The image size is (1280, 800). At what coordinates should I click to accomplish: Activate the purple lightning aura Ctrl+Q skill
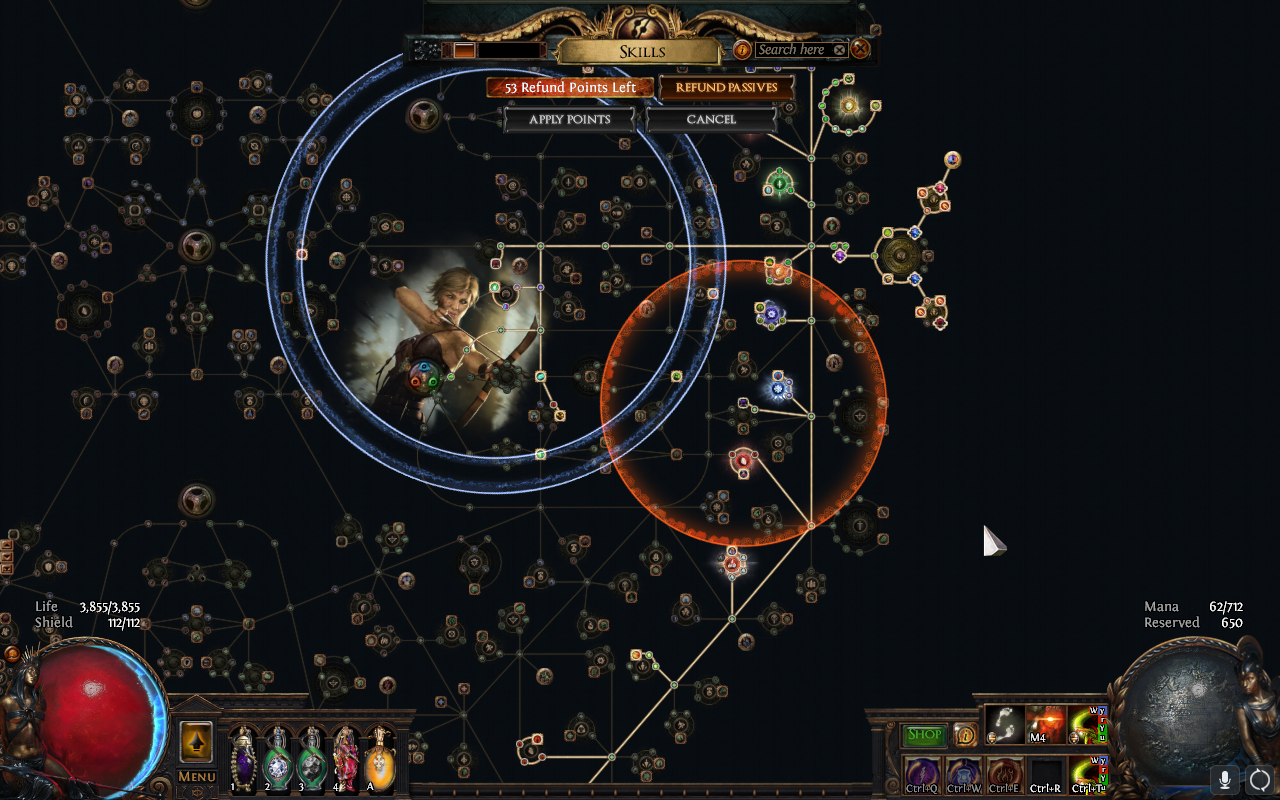coord(922,773)
